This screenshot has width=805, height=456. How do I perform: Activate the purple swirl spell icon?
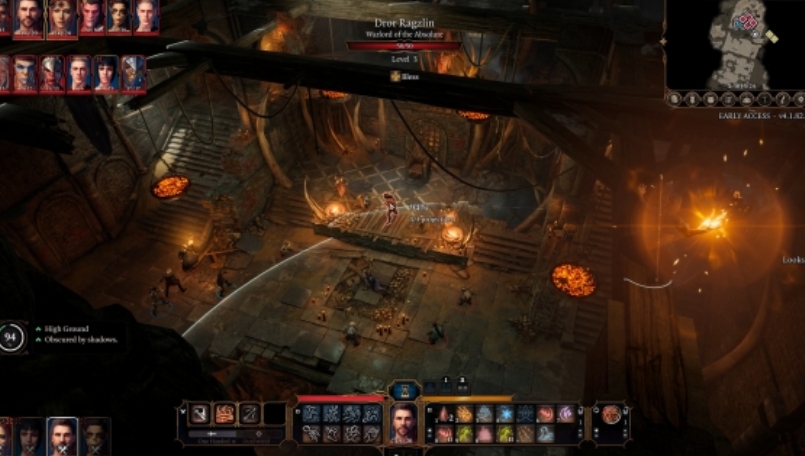pos(566,414)
